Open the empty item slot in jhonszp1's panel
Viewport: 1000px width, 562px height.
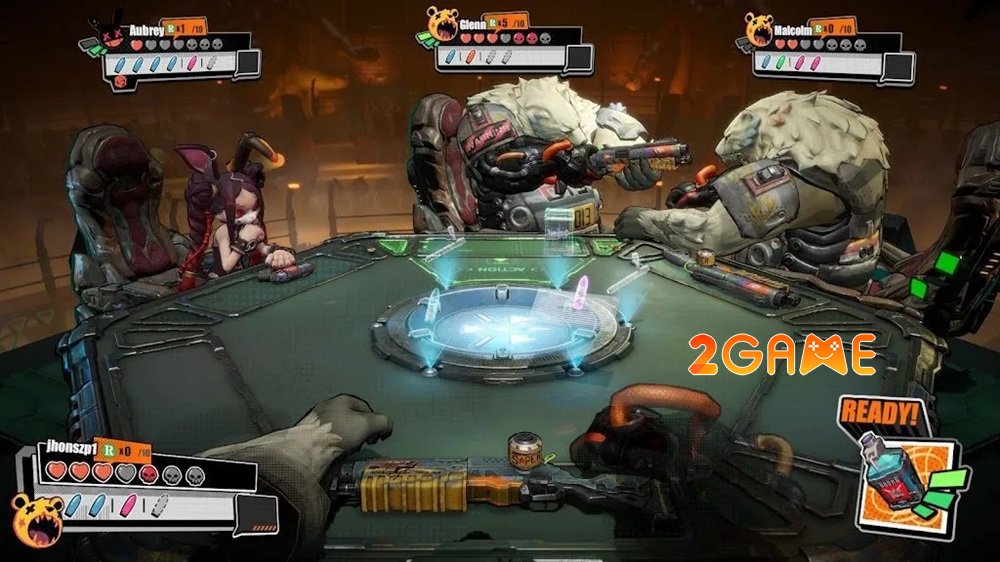tap(258, 511)
